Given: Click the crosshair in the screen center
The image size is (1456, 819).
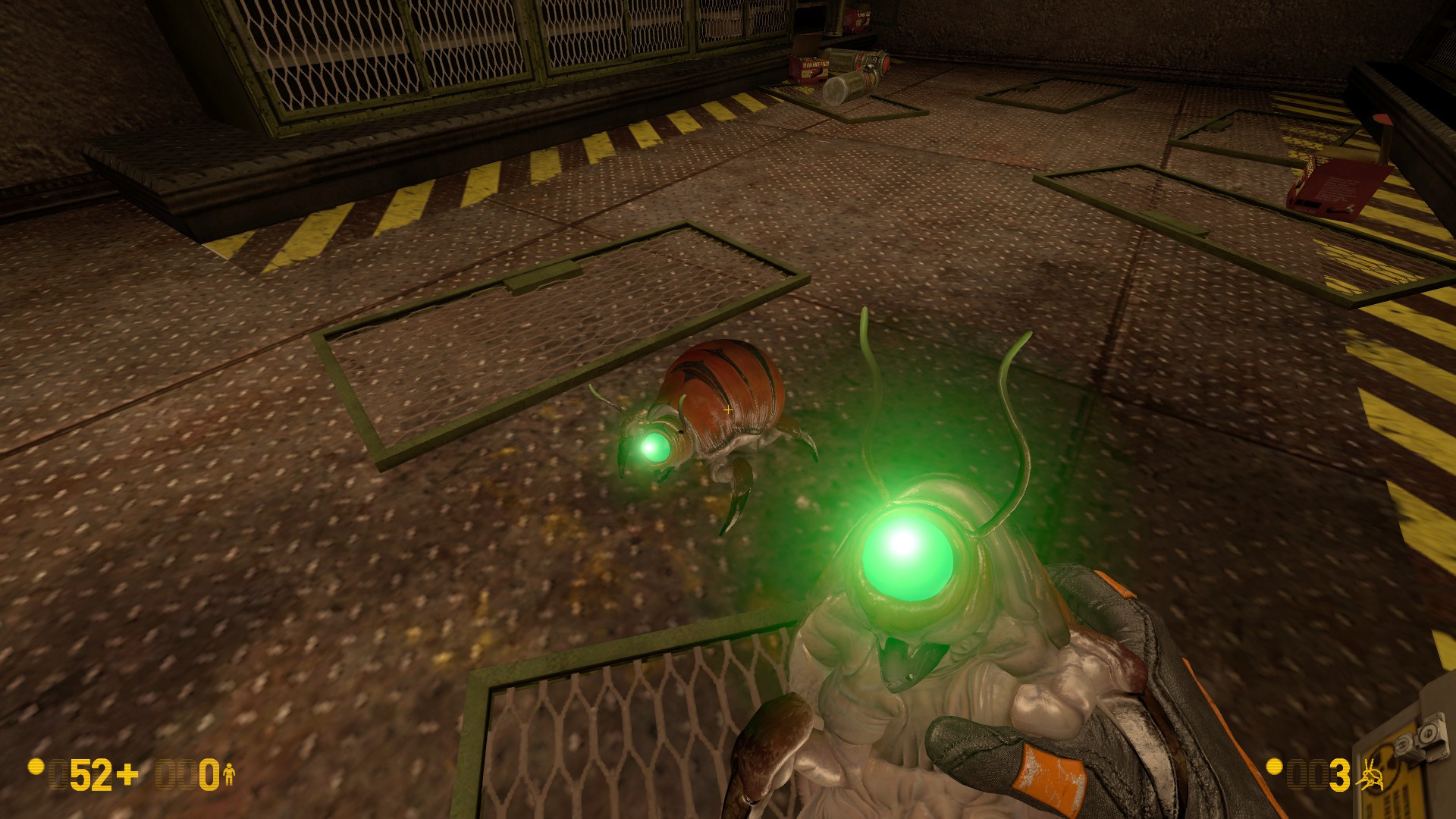Looking at the screenshot, I should (x=726, y=409).
